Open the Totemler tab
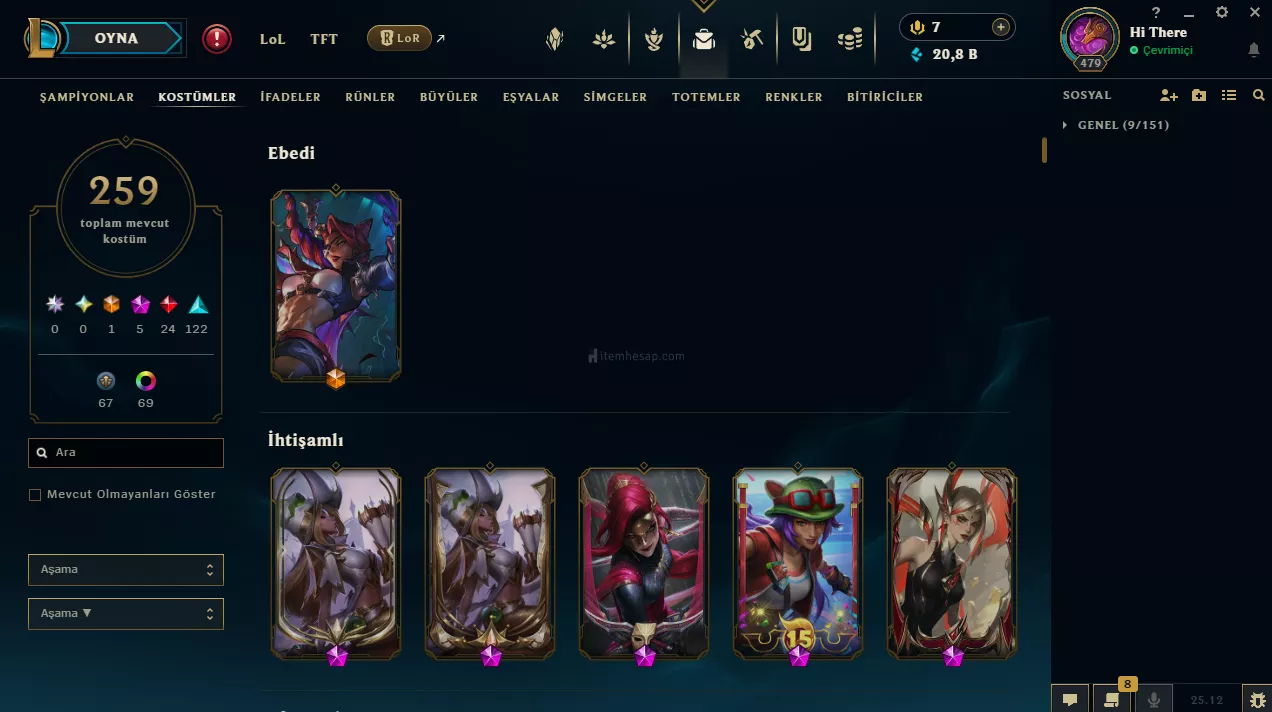The width and height of the screenshot is (1272, 712). coord(706,97)
